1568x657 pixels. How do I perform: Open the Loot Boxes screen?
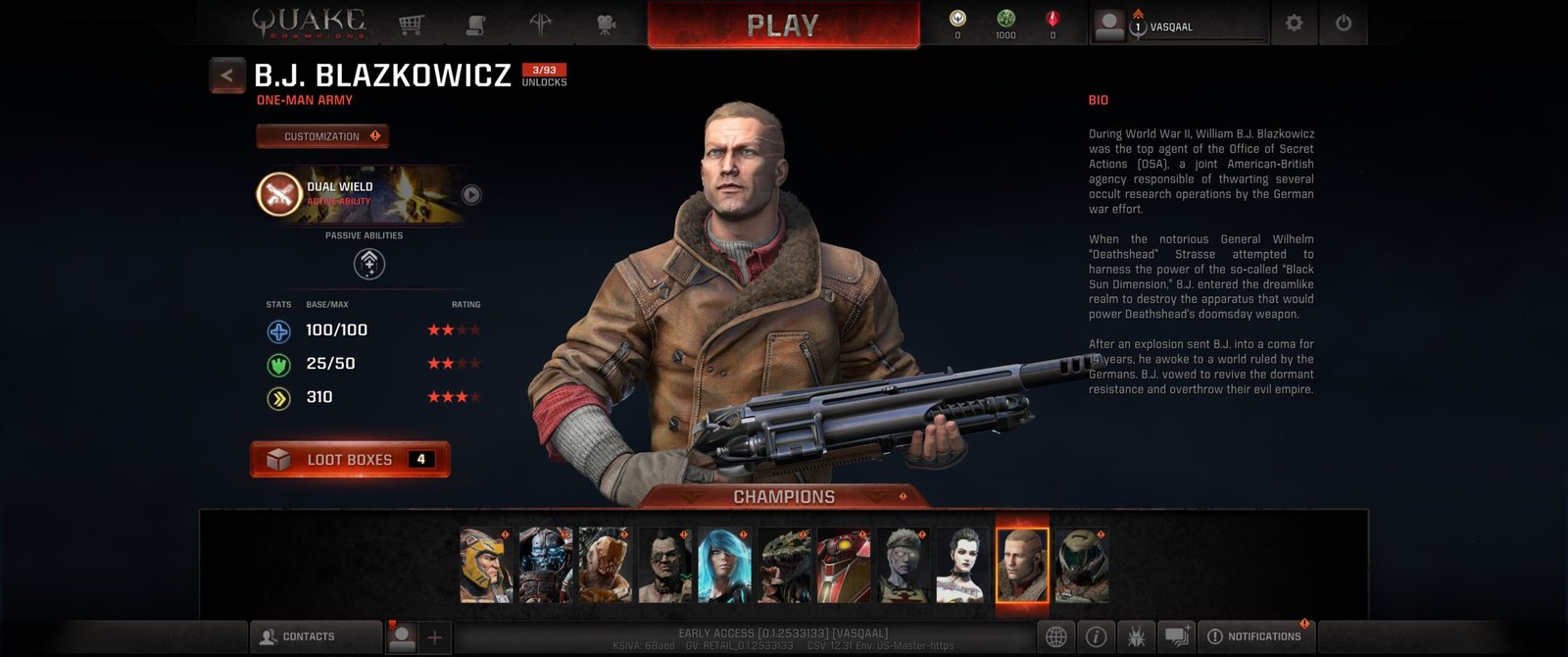tap(350, 459)
